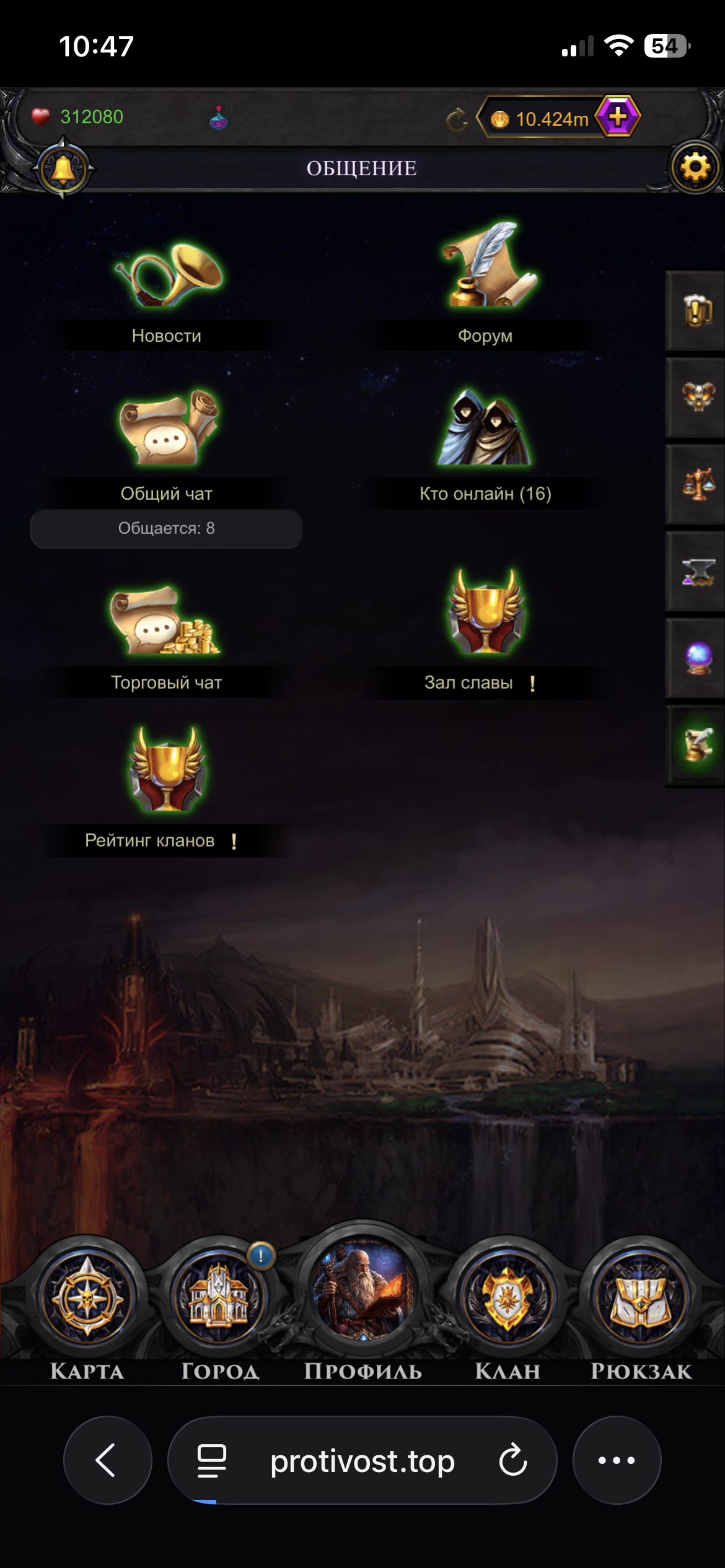Reload the page in the browser bar
The width and height of the screenshot is (725, 1568).
point(513,1460)
